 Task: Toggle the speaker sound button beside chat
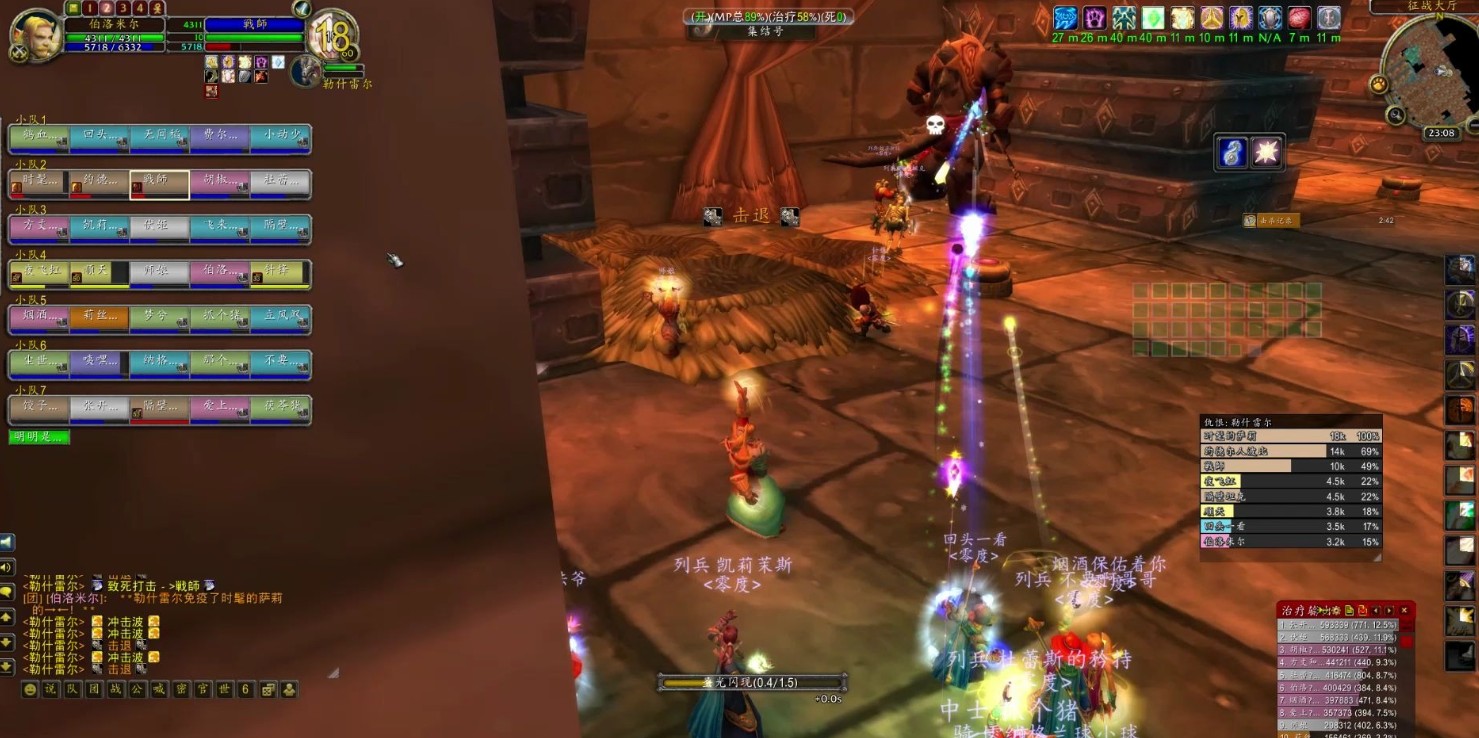[7, 567]
